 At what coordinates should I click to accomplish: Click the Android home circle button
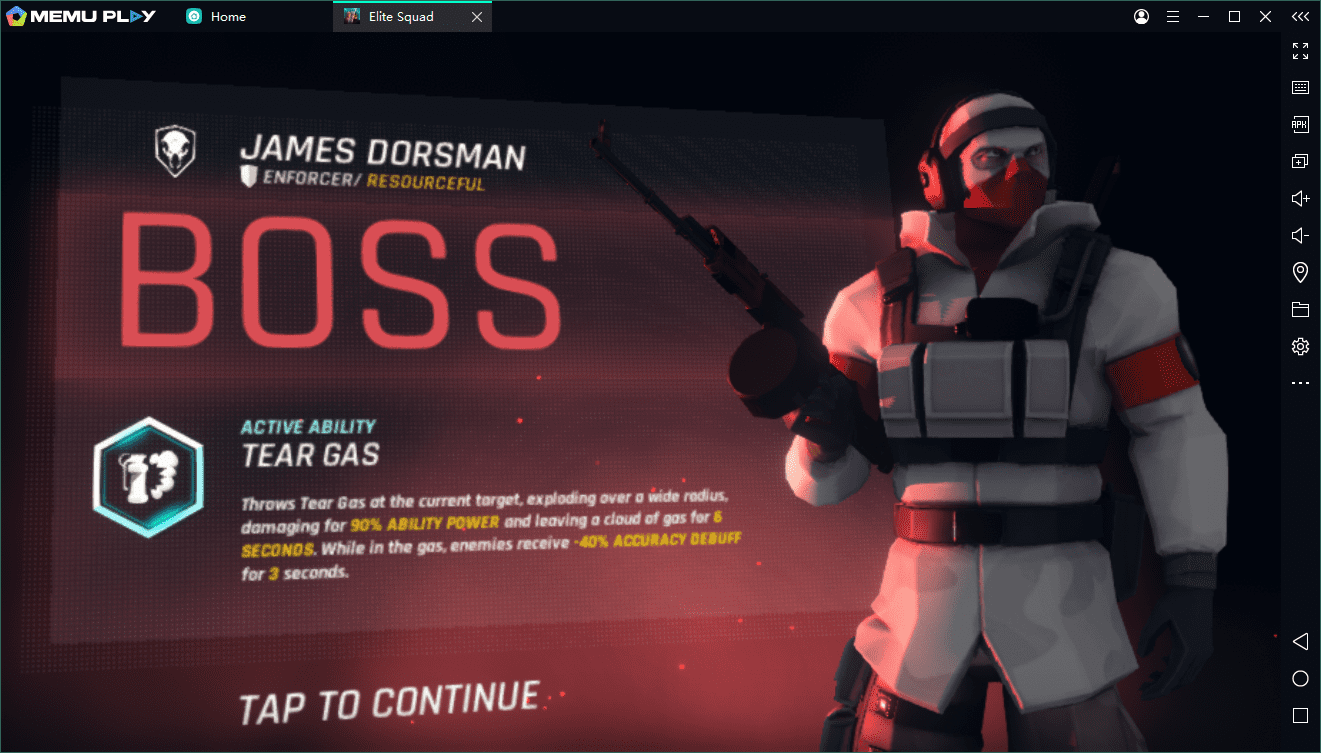pos(1300,679)
